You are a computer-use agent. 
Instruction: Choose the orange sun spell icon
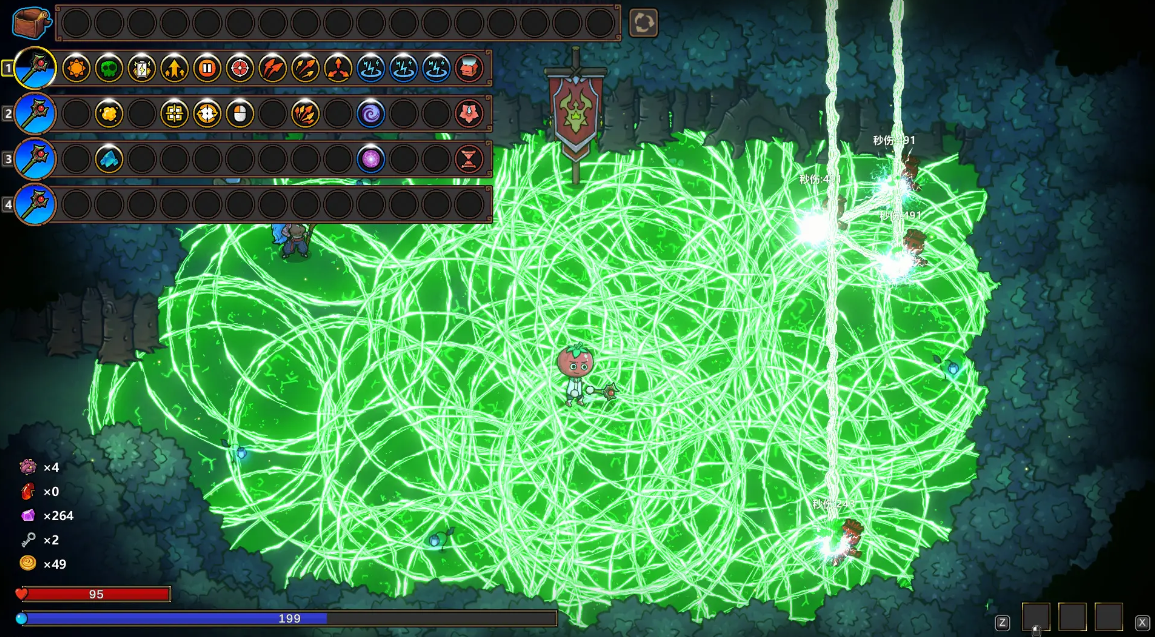point(76,68)
